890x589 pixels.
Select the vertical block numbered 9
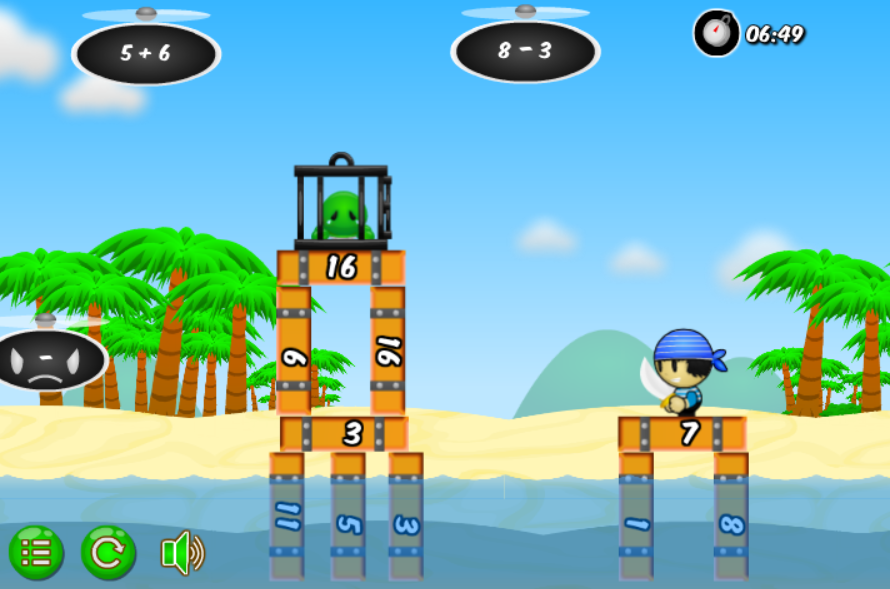[293, 351]
